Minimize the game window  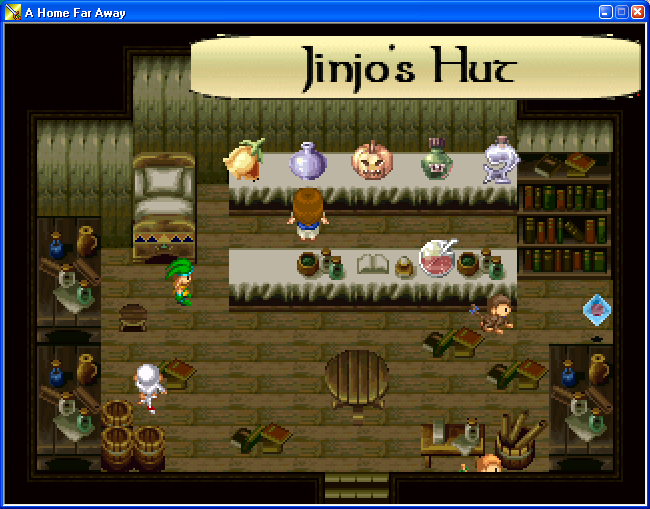(x=605, y=11)
